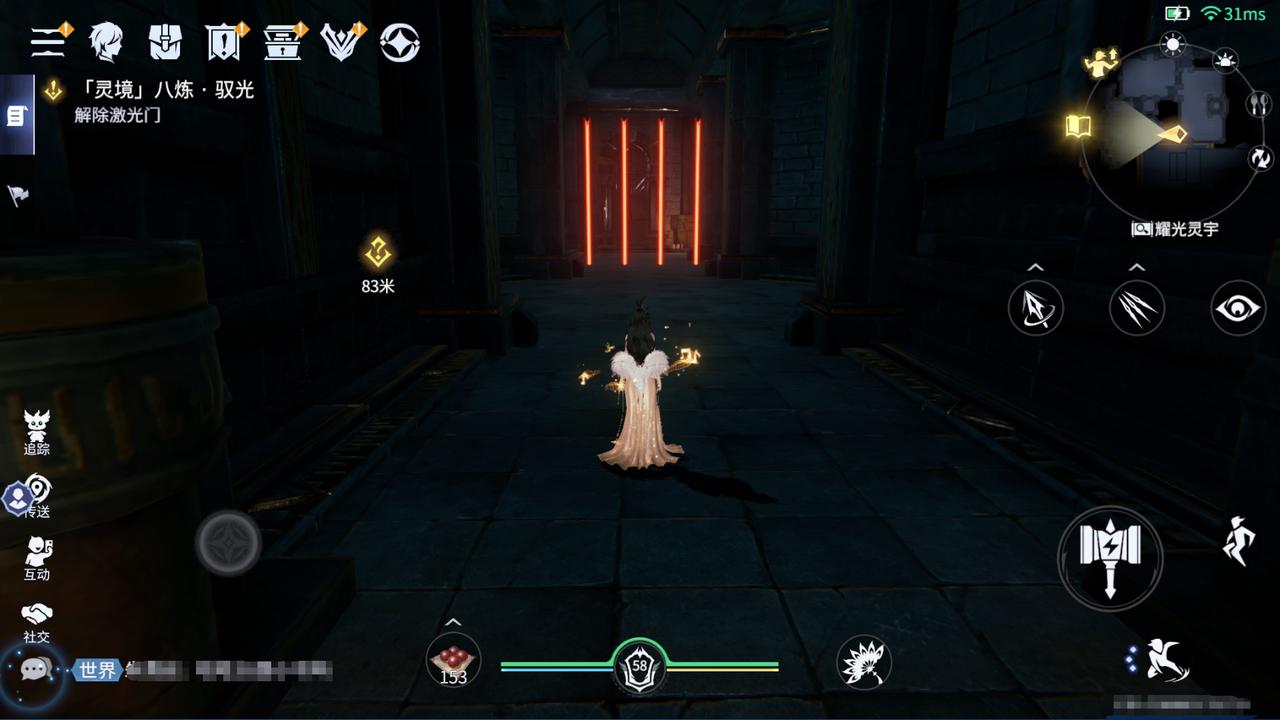
Task: Tap the running figure sprint button
Action: pyautogui.click(x=1238, y=542)
